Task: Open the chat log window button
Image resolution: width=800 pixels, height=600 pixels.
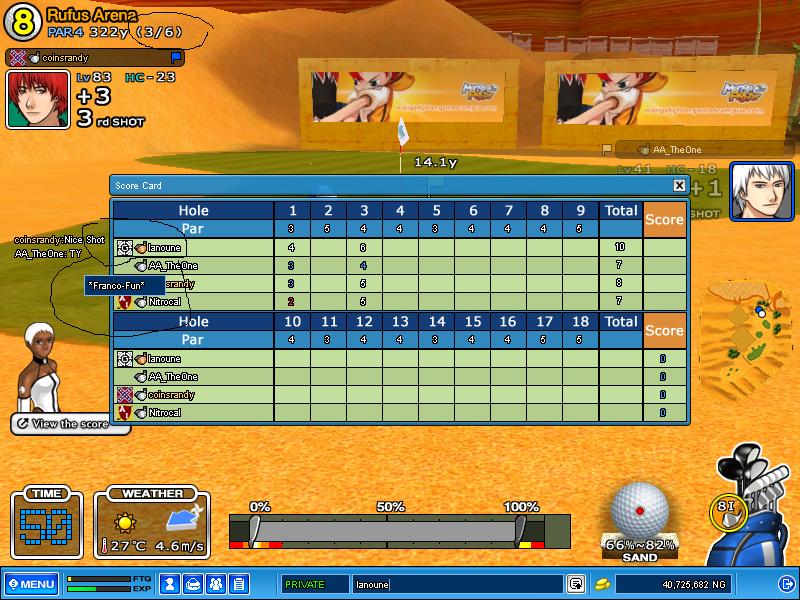Action: pos(575,584)
